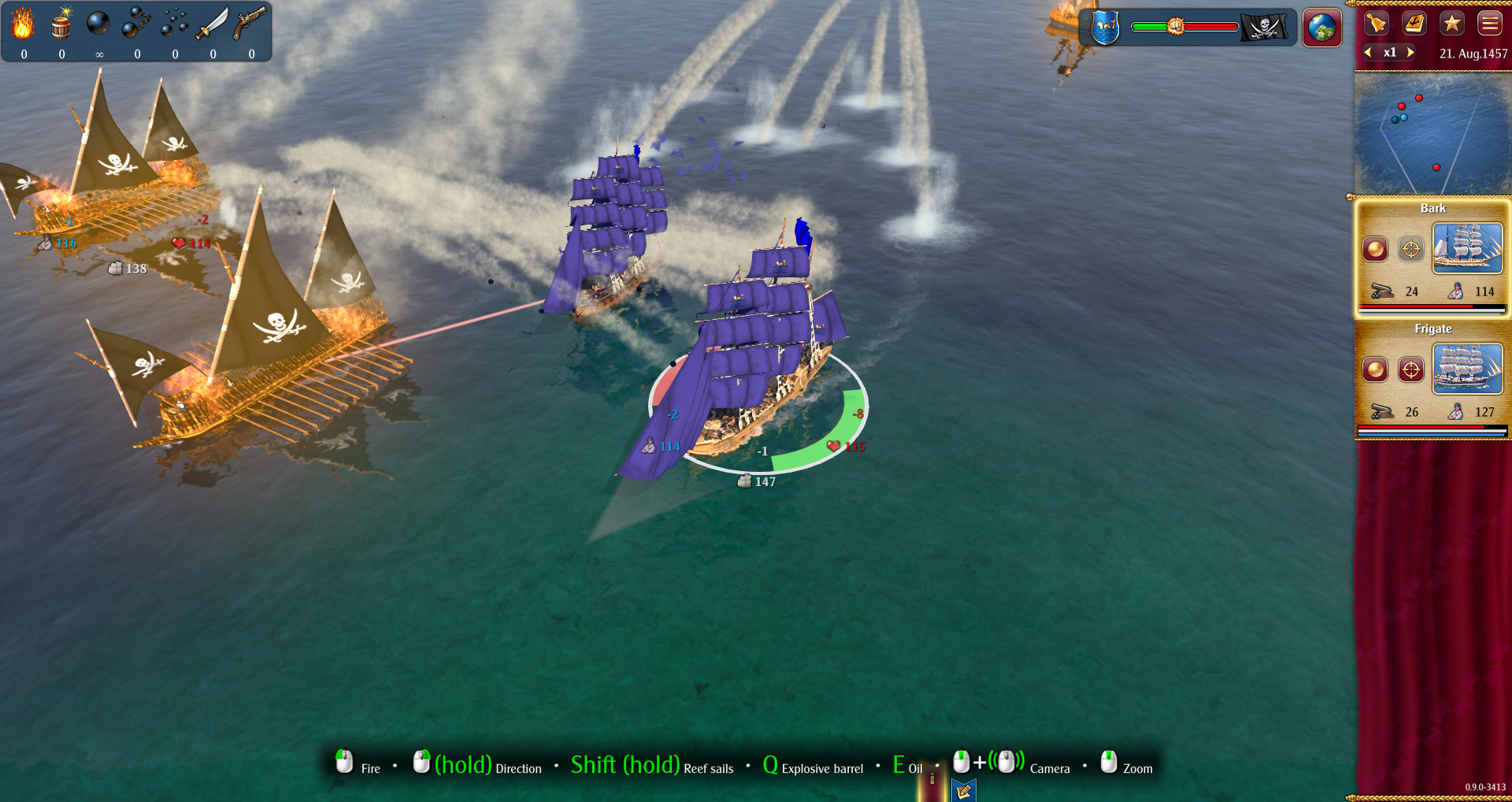Select the Bark ship portrait
This screenshot has width=1512, height=802.
point(1467,248)
